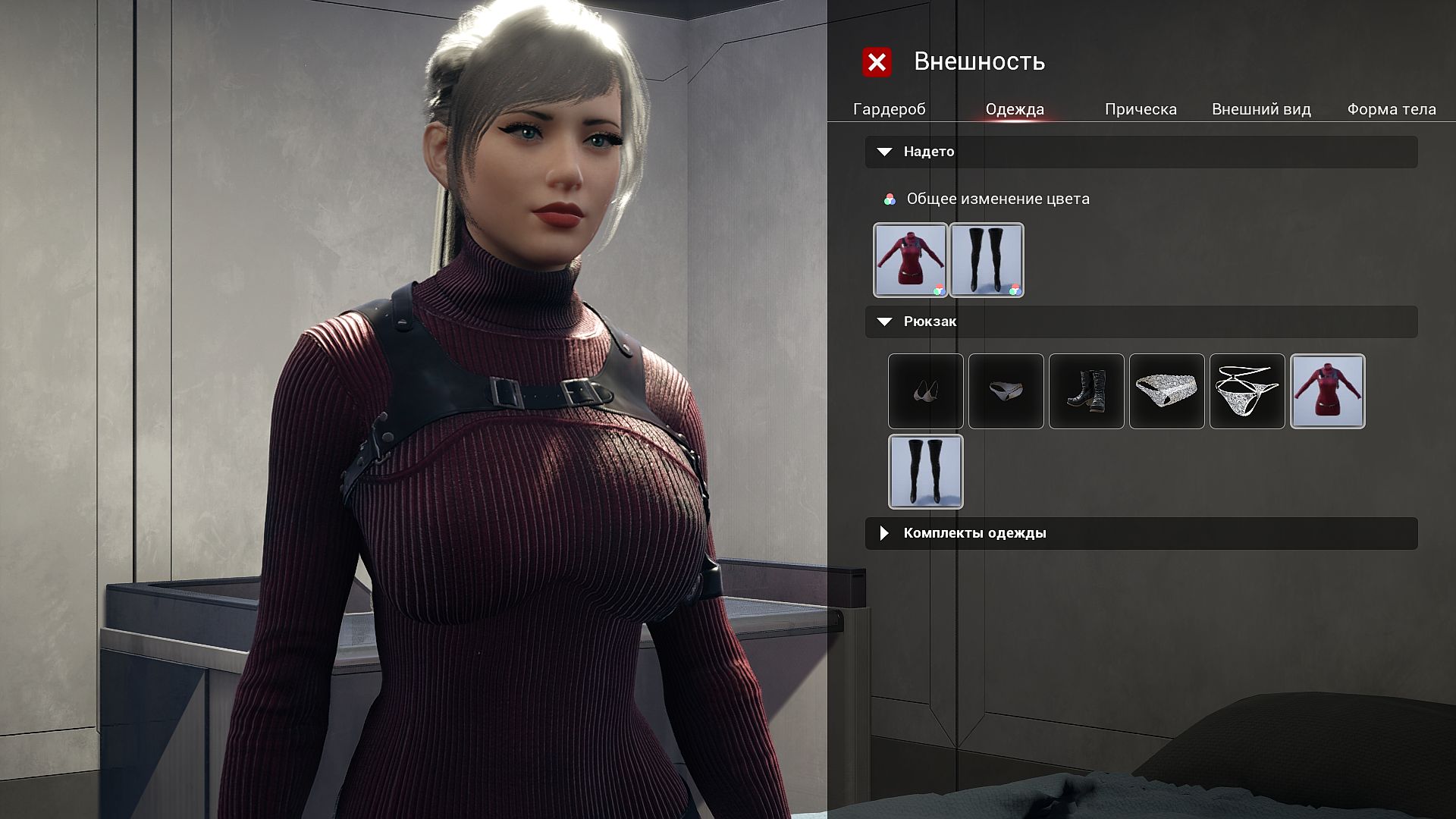This screenshot has width=1456, height=819.
Task: Expand the Комплекты одежды section
Action: (x=884, y=533)
